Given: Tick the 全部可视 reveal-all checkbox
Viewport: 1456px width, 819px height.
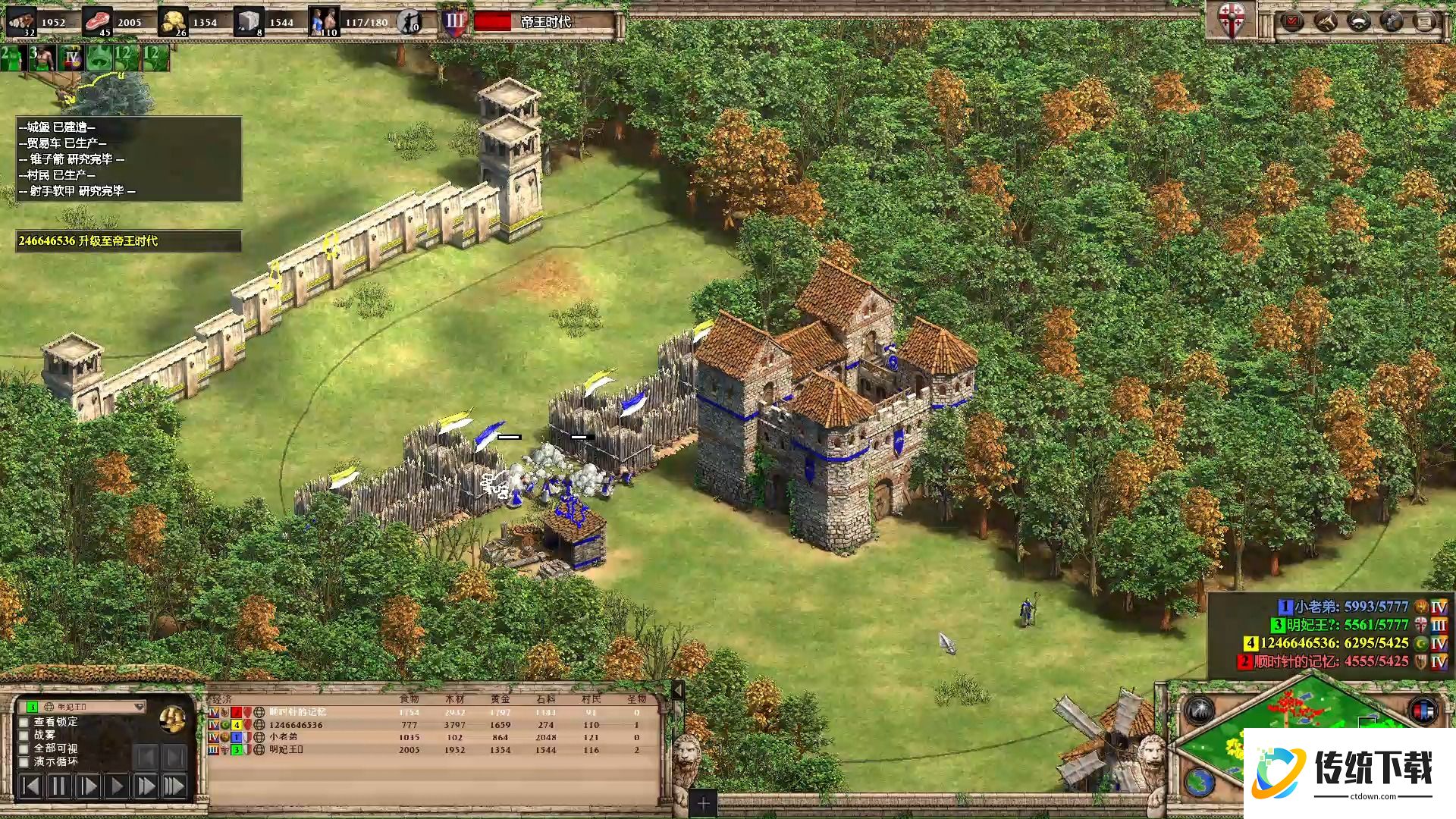Looking at the screenshot, I should [24, 748].
